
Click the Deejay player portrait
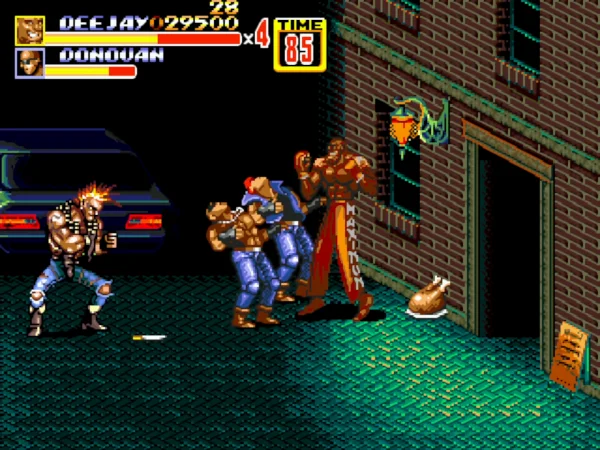coord(28,30)
